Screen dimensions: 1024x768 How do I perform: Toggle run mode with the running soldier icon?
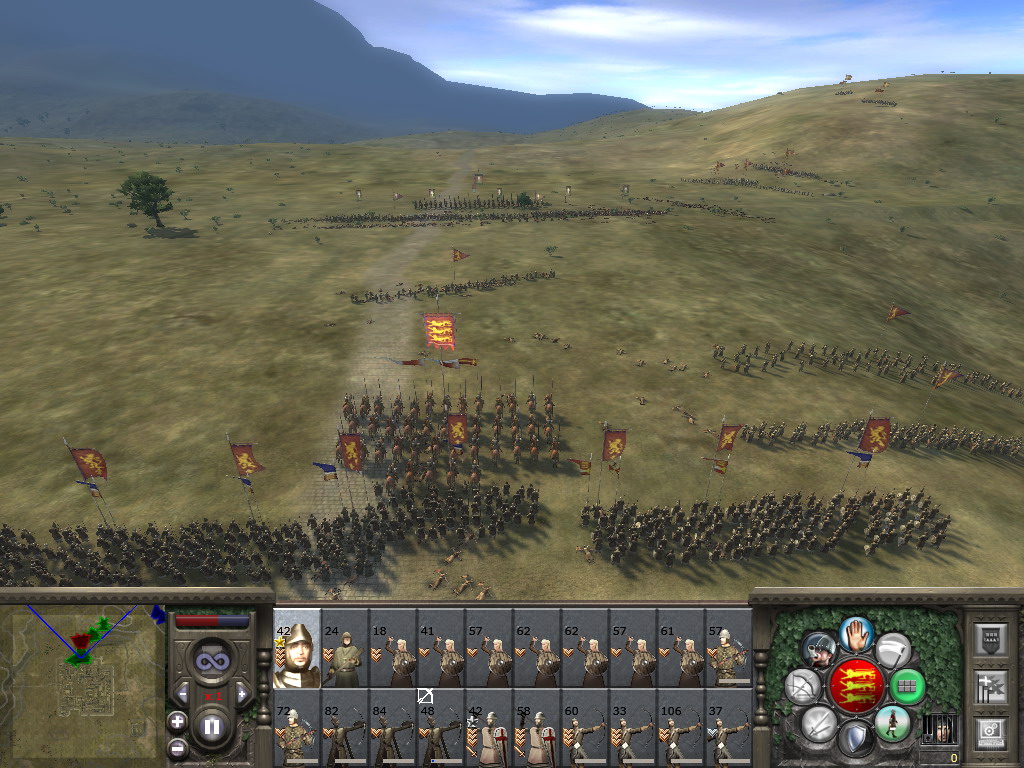[x=892, y=723]
